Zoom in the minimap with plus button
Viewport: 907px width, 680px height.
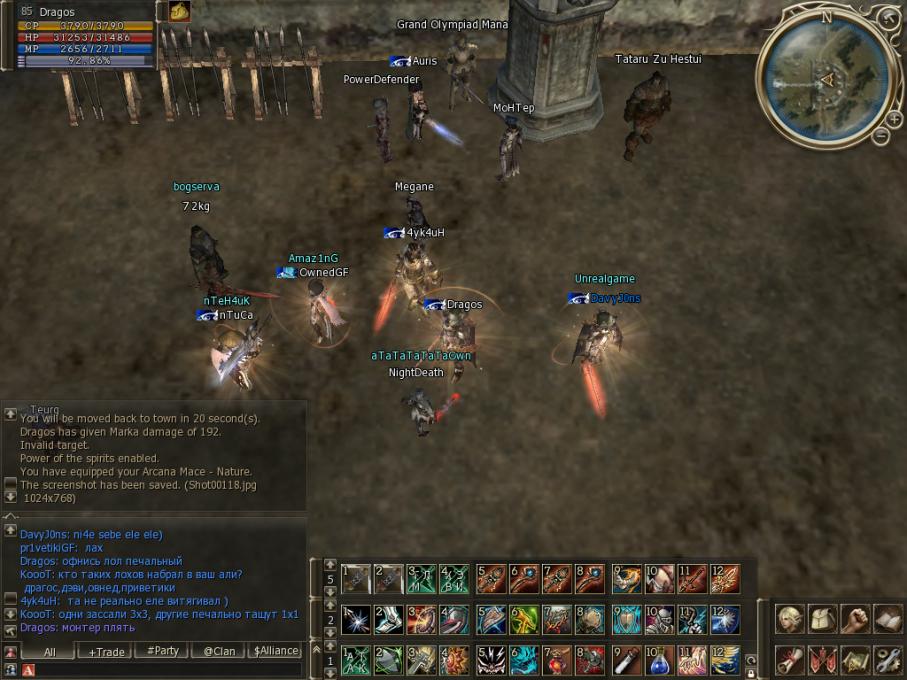[894, 122]
